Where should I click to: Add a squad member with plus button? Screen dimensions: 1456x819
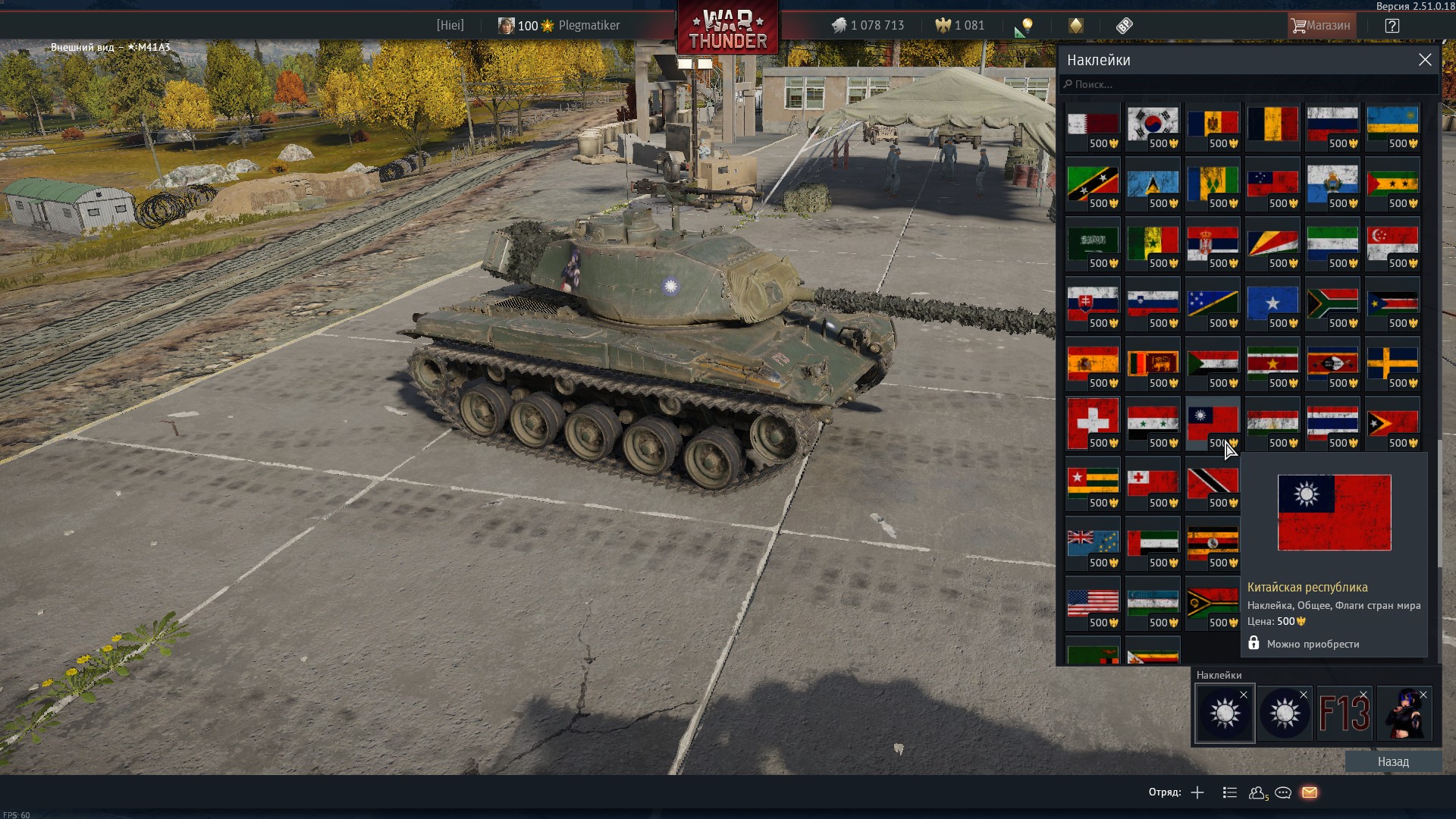tap(1197, 792)
